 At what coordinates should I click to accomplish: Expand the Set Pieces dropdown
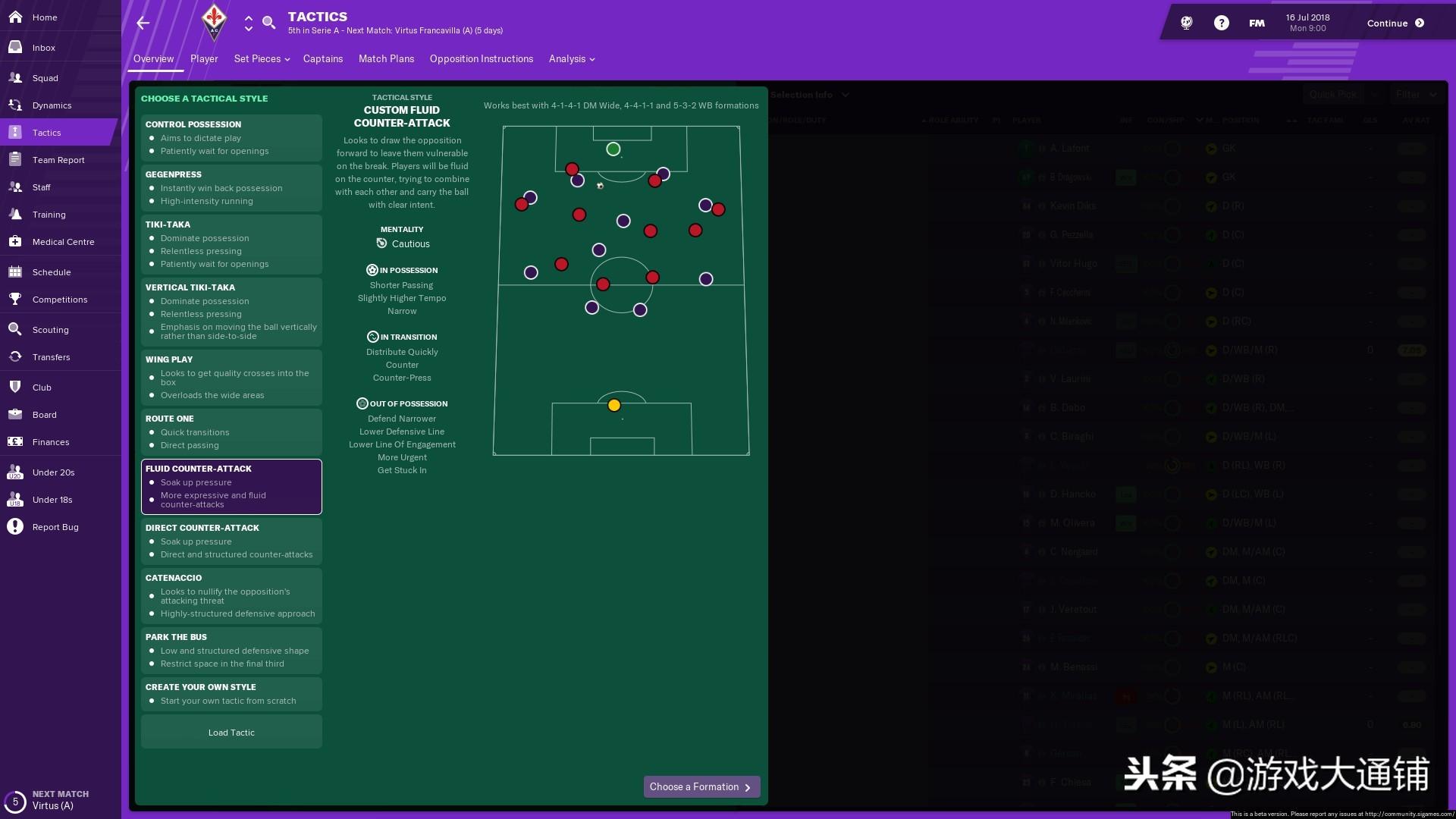coord(261,58)
